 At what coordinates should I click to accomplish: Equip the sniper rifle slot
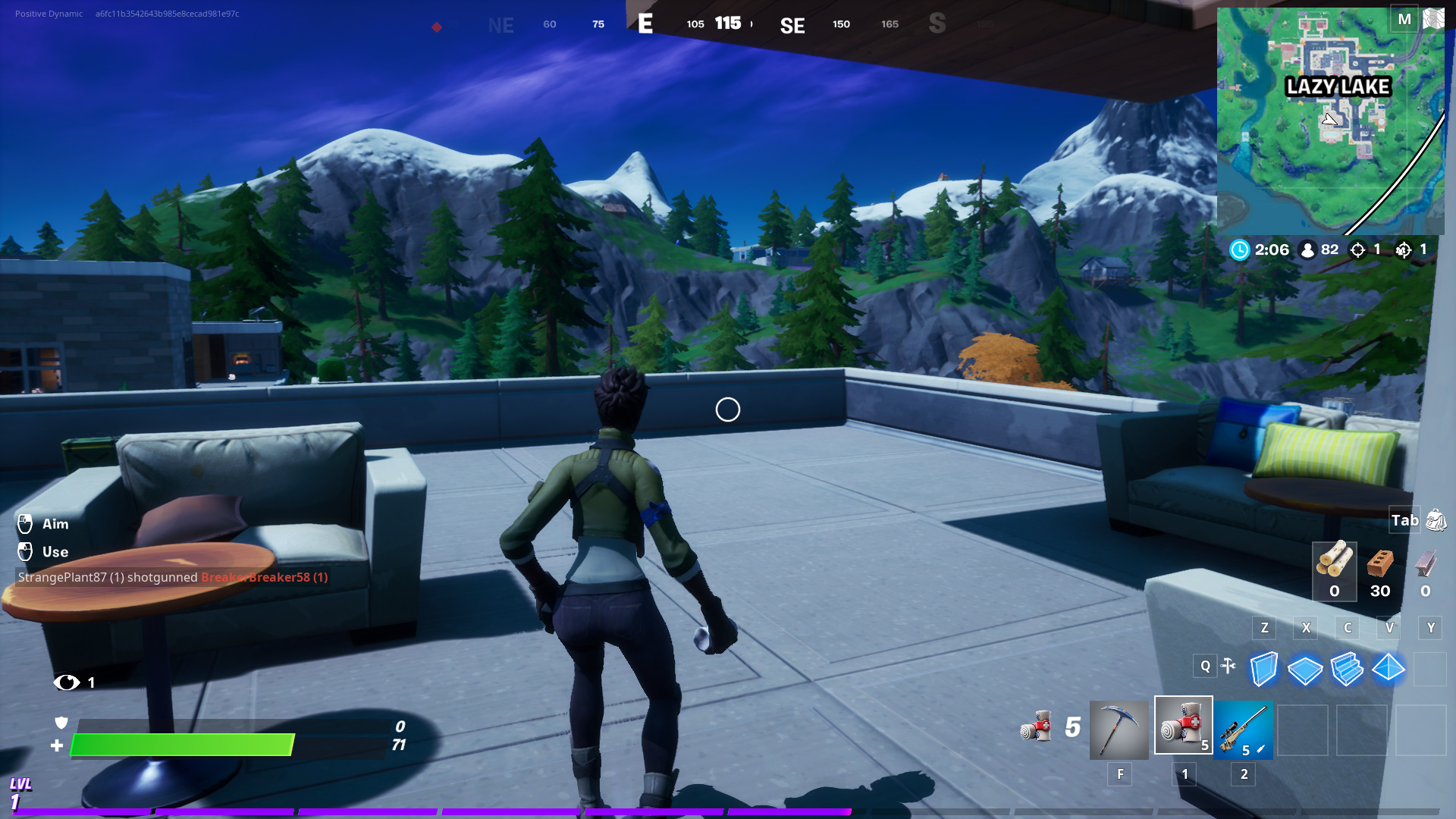click(x=1243, y=730)
